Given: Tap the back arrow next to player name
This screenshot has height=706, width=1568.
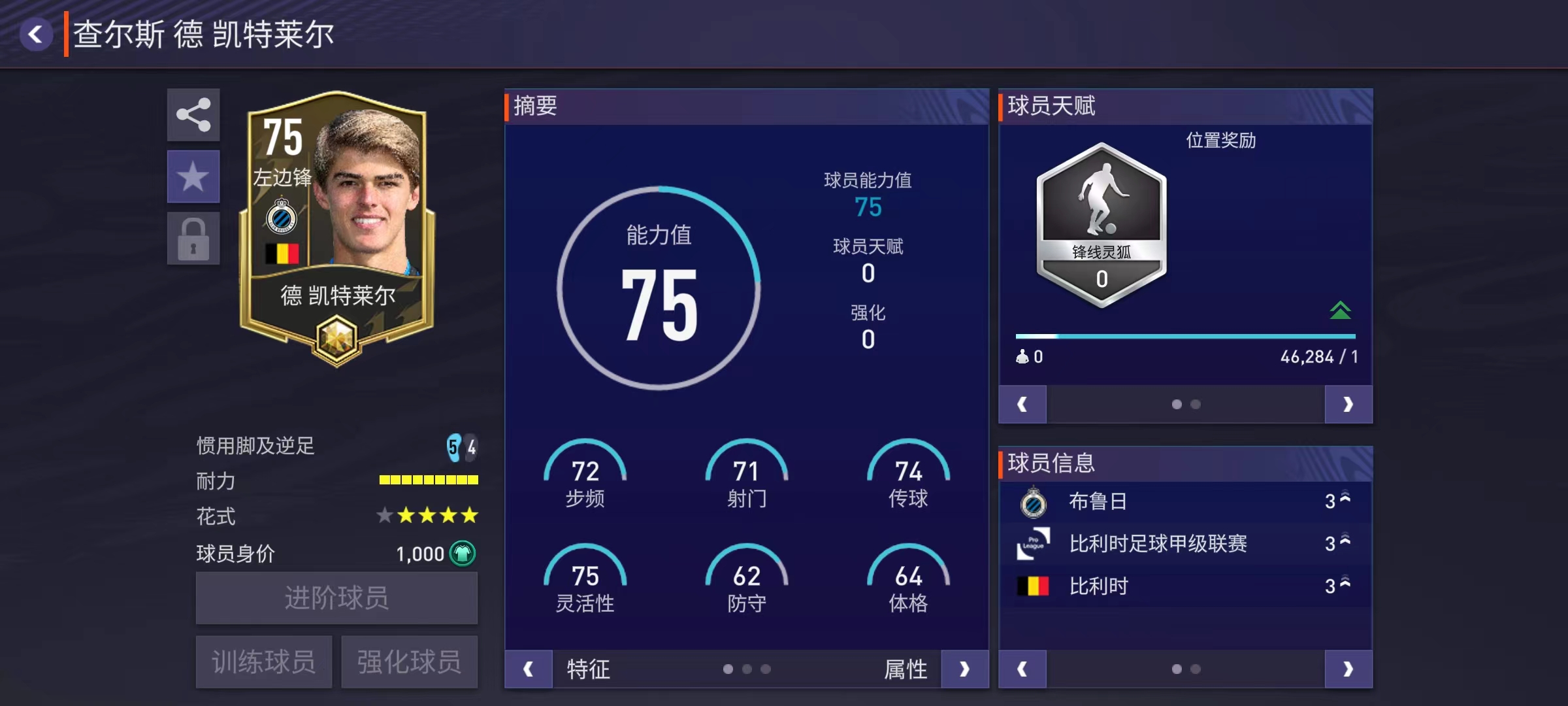Looking at the screenshot, I should [37, 34].
